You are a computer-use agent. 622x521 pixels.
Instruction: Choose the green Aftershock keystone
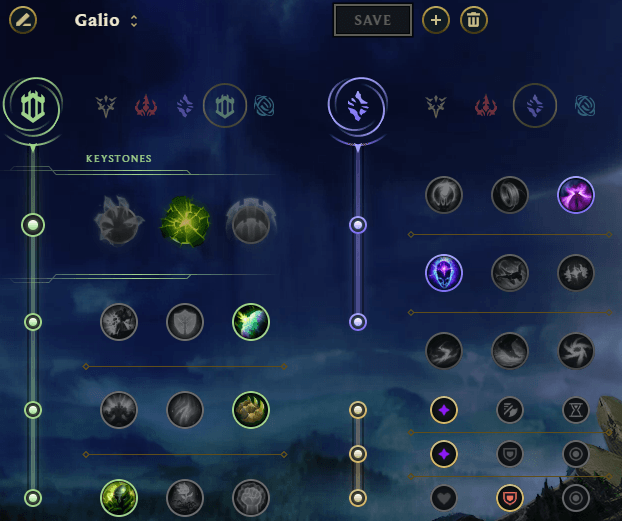185,221
